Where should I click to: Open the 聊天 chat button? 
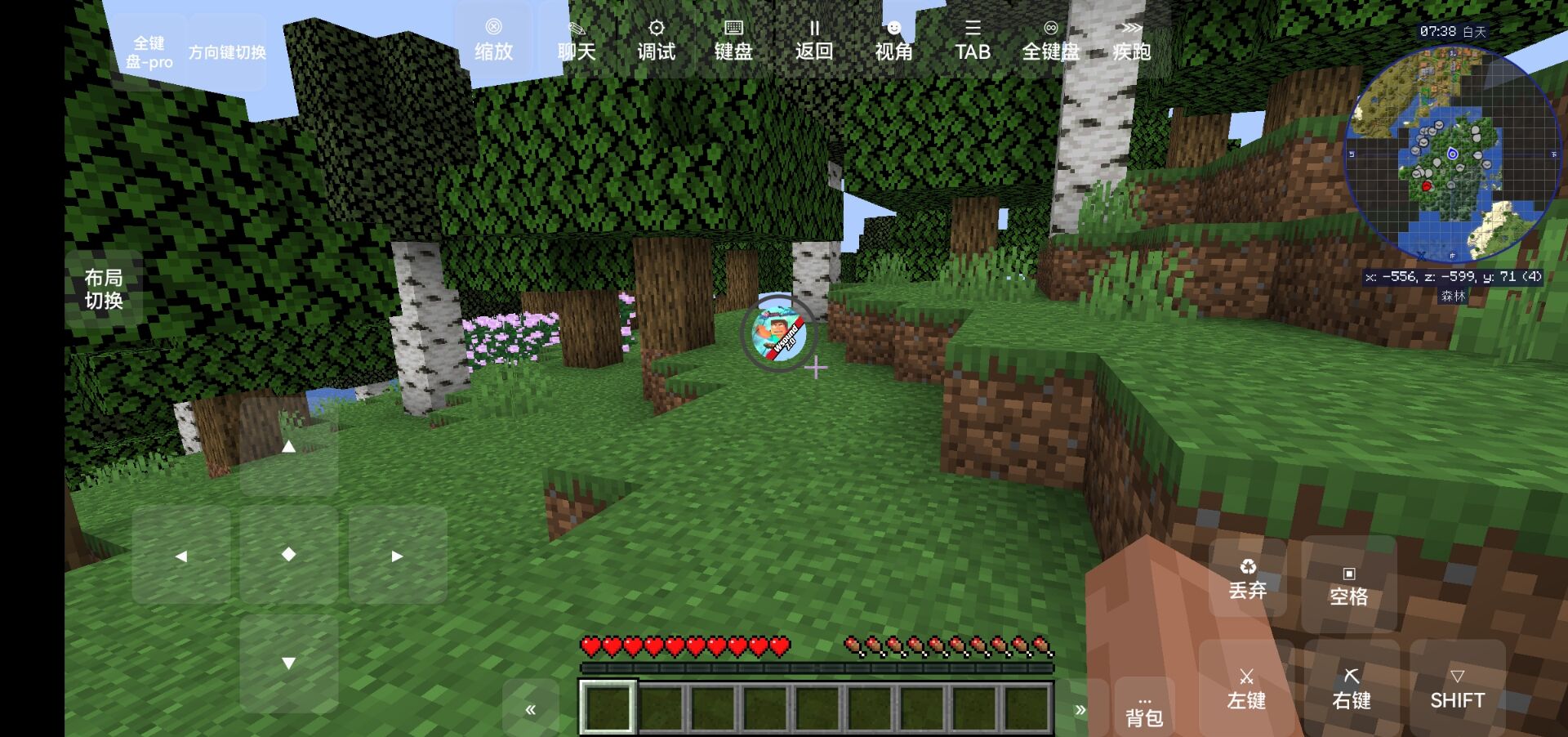tap(577, 40)
